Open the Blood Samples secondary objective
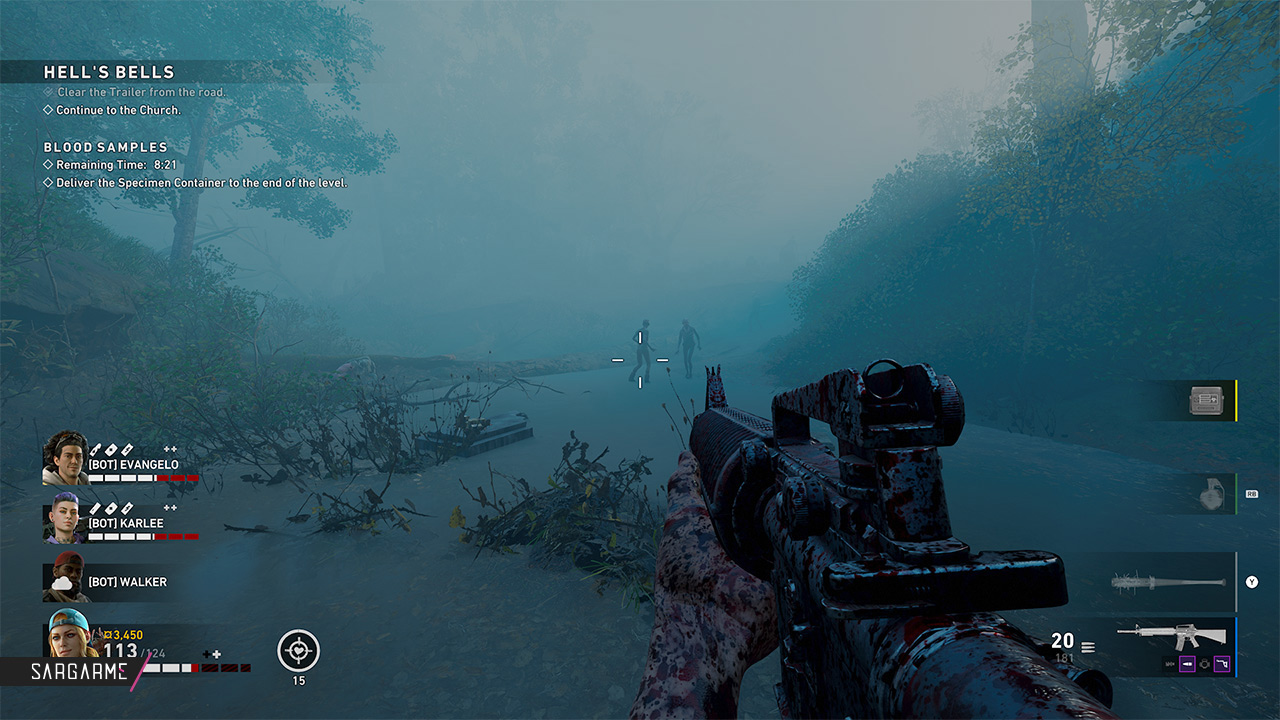The width and height of the screenshot is (1280, 720). (106, 147)
